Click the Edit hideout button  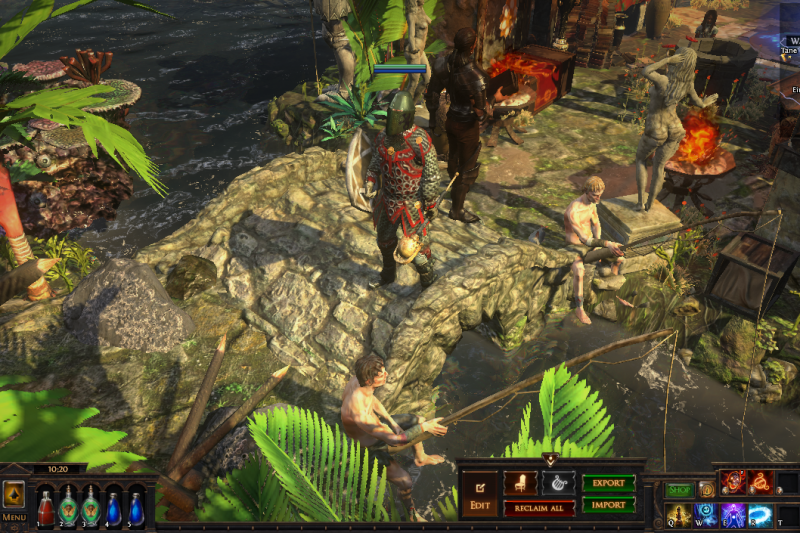pos(479,495)
